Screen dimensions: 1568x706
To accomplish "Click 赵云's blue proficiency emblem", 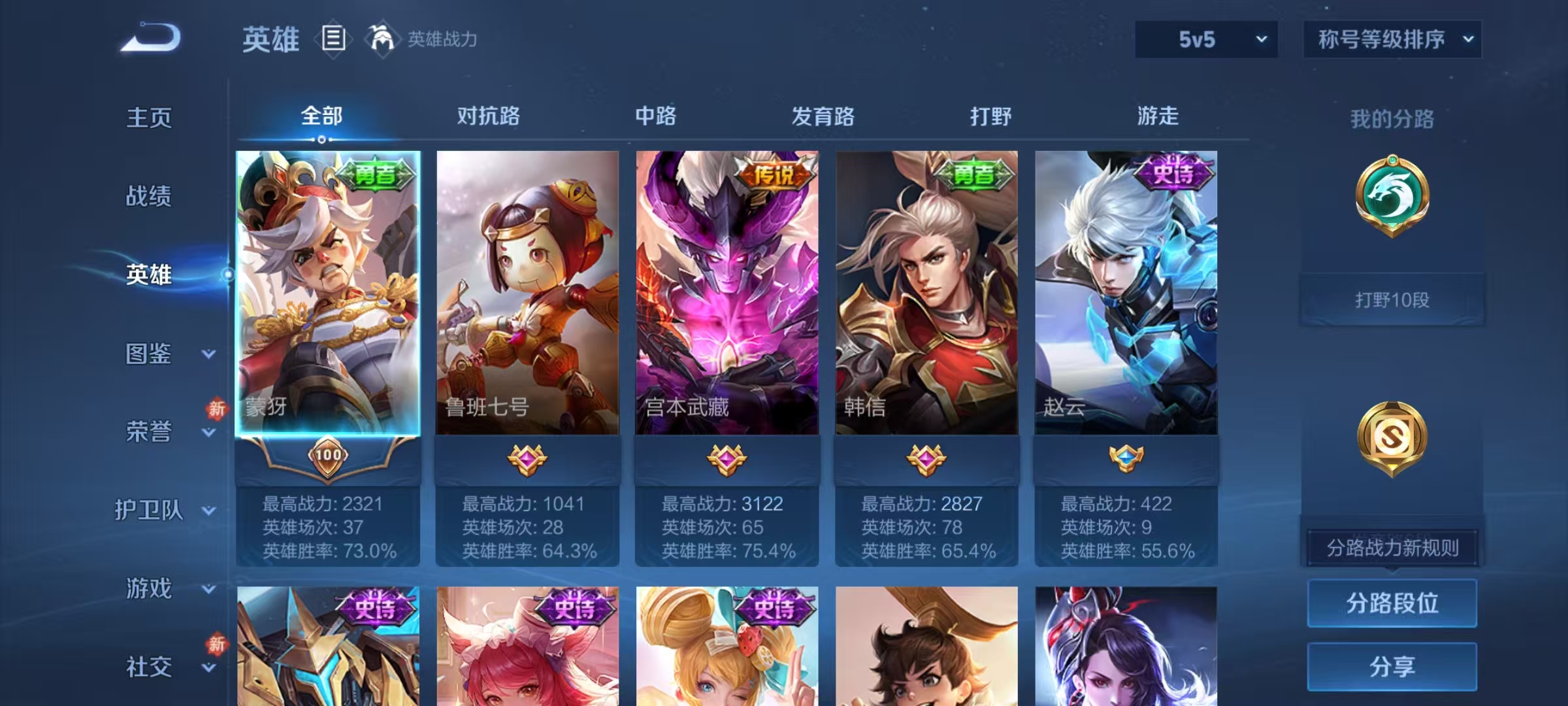I will (x=1127, y=460).
